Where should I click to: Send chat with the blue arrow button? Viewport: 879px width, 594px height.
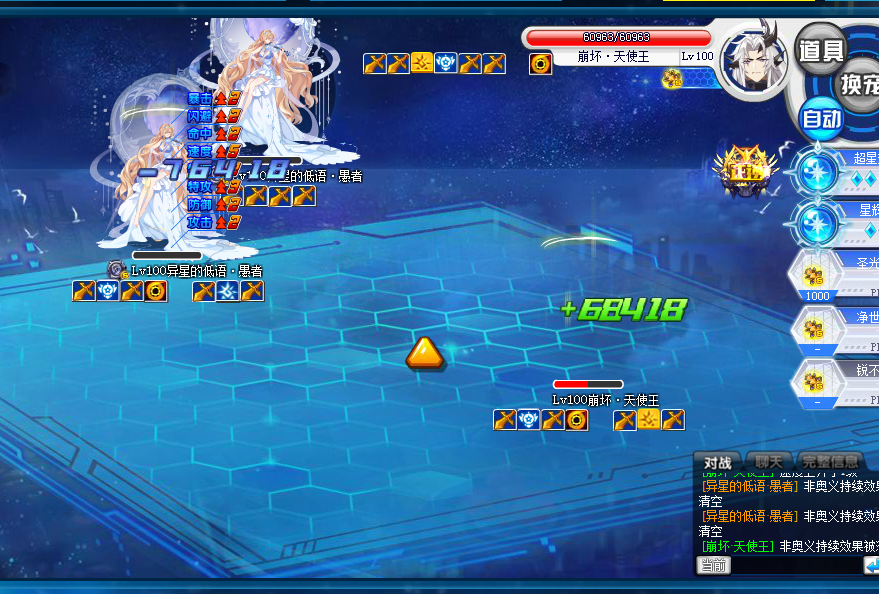(x=871, y=566)
